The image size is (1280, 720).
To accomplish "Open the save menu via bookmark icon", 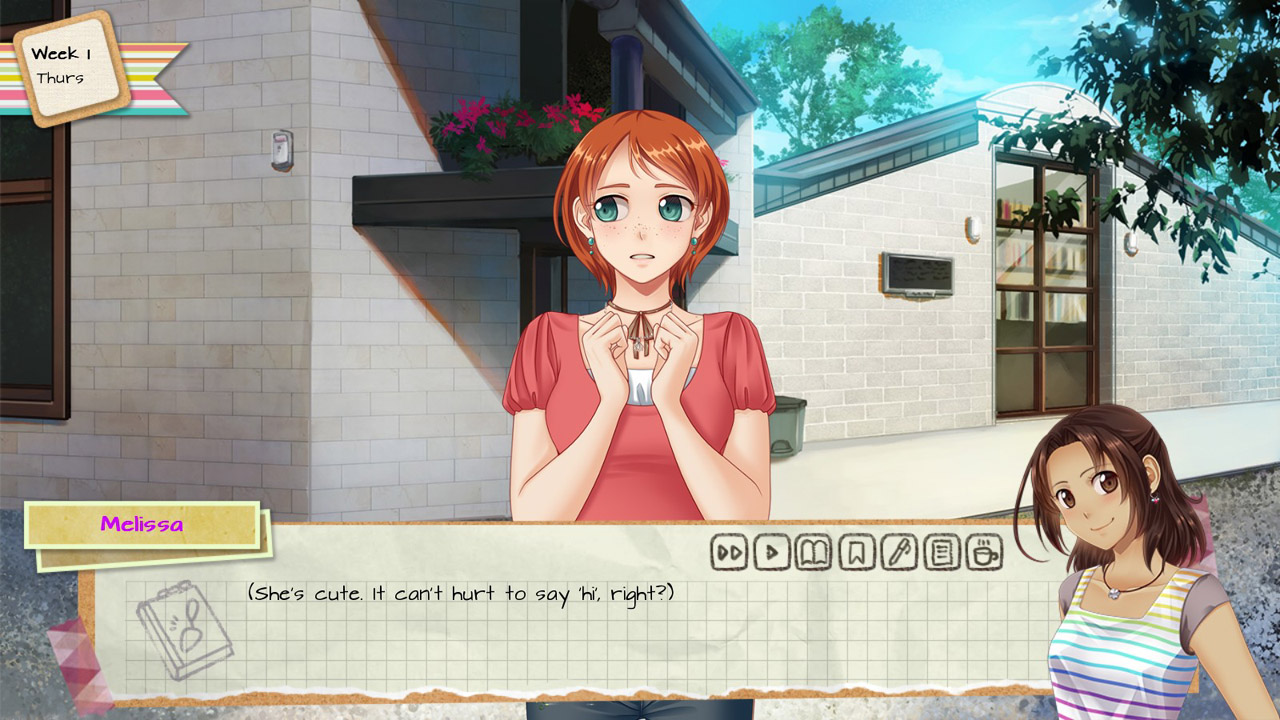I will point(856,550).
